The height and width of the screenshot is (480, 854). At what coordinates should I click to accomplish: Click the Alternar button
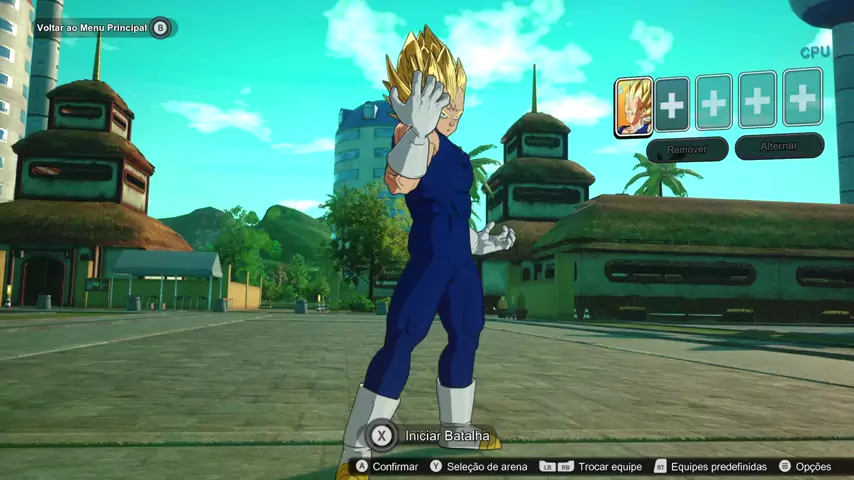[x=779, y=147]
